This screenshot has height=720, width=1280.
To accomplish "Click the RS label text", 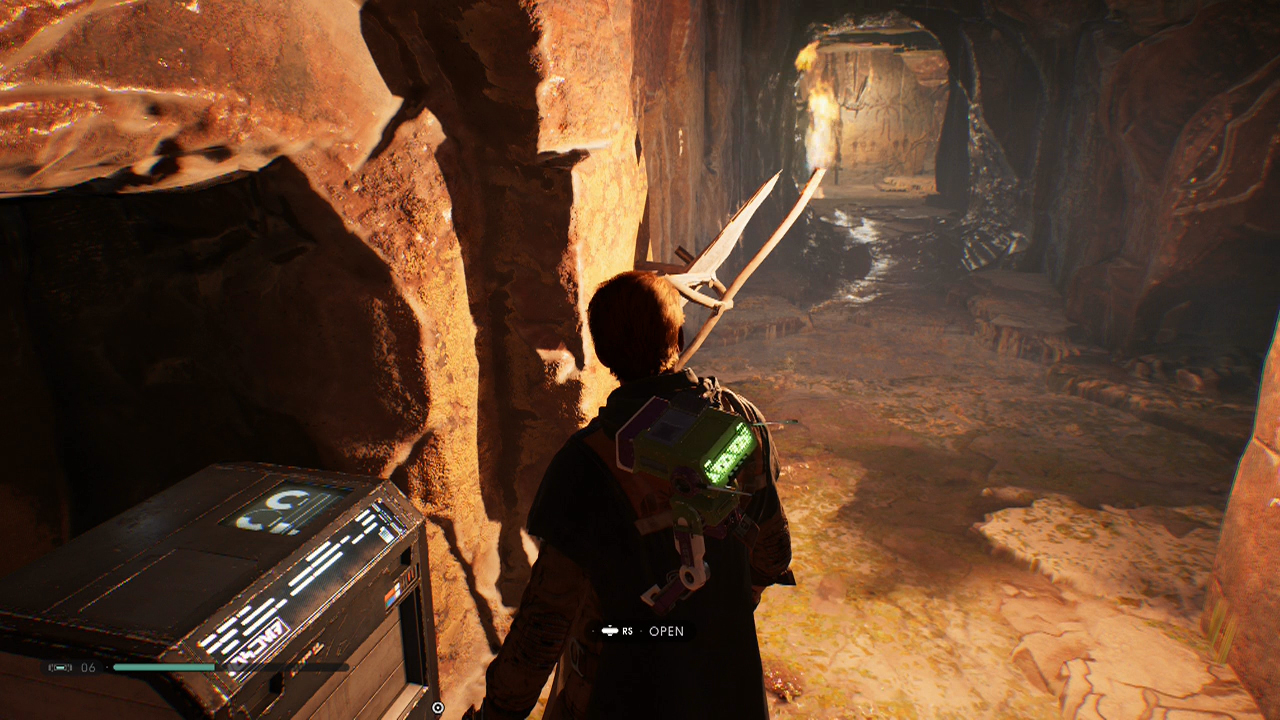I will point(627,631).
